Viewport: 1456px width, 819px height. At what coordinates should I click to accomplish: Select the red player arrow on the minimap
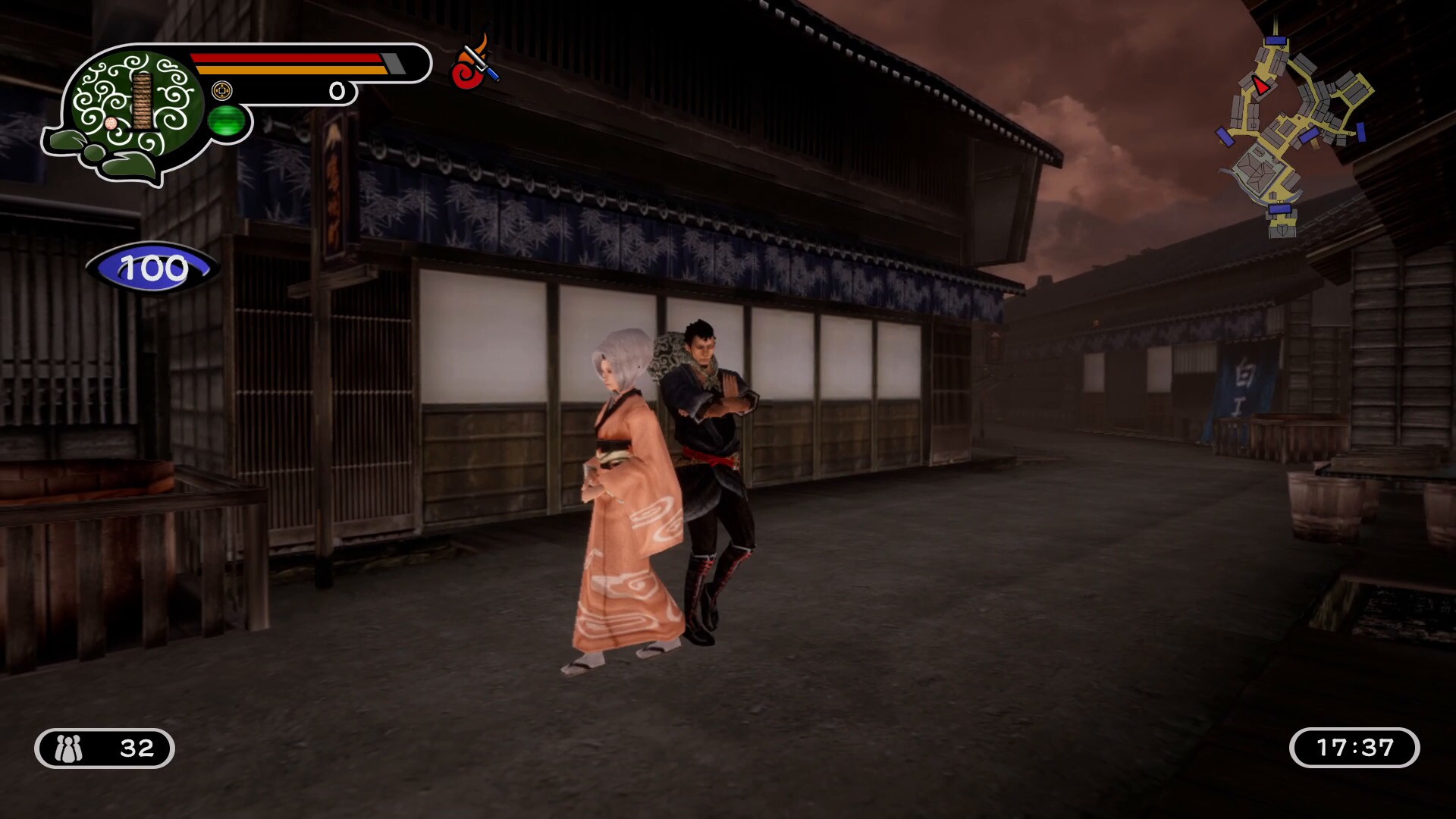pyautogui.click(x=1261, y=86)
